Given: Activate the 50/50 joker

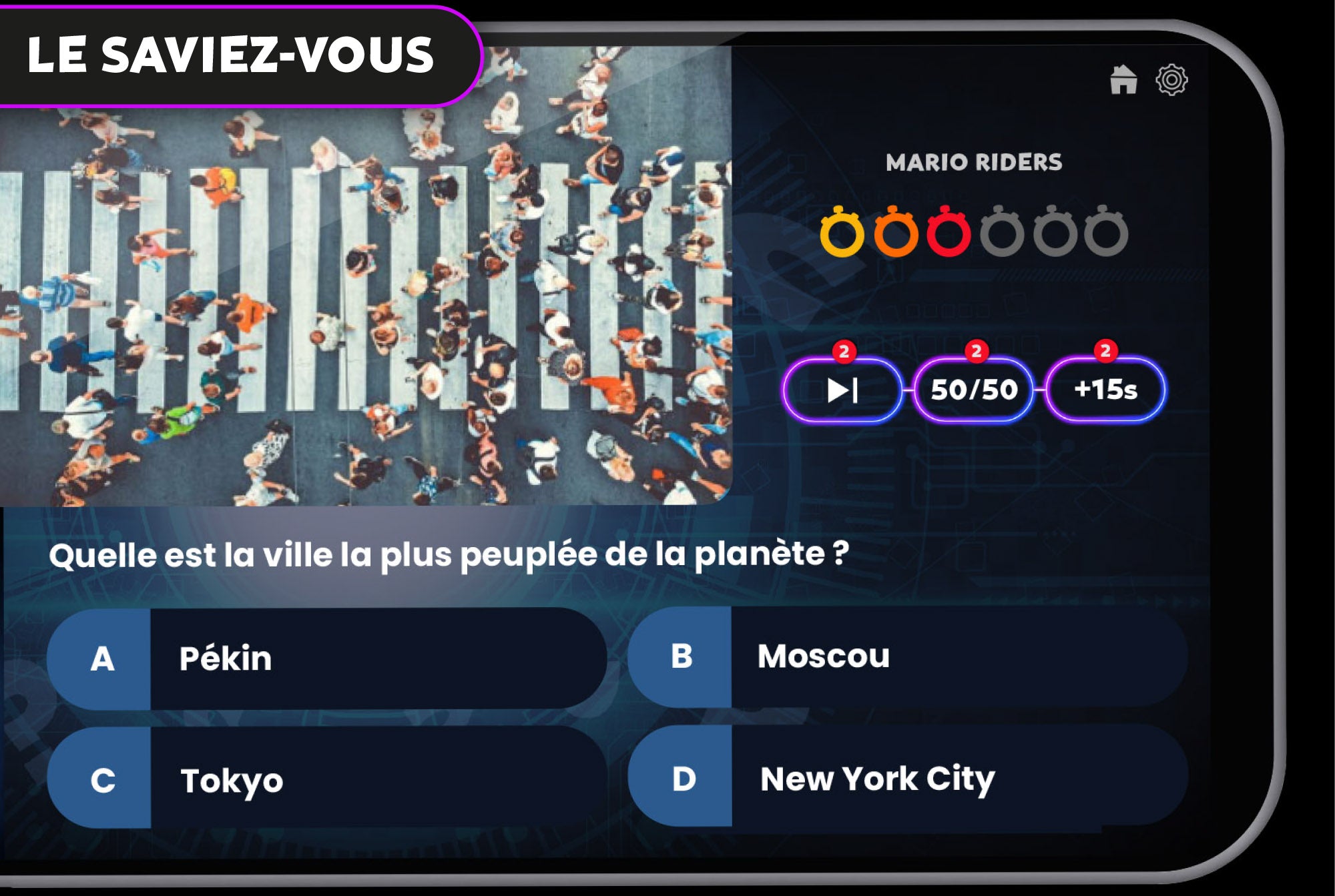Looking at the screenshot, I should point(974,390).
